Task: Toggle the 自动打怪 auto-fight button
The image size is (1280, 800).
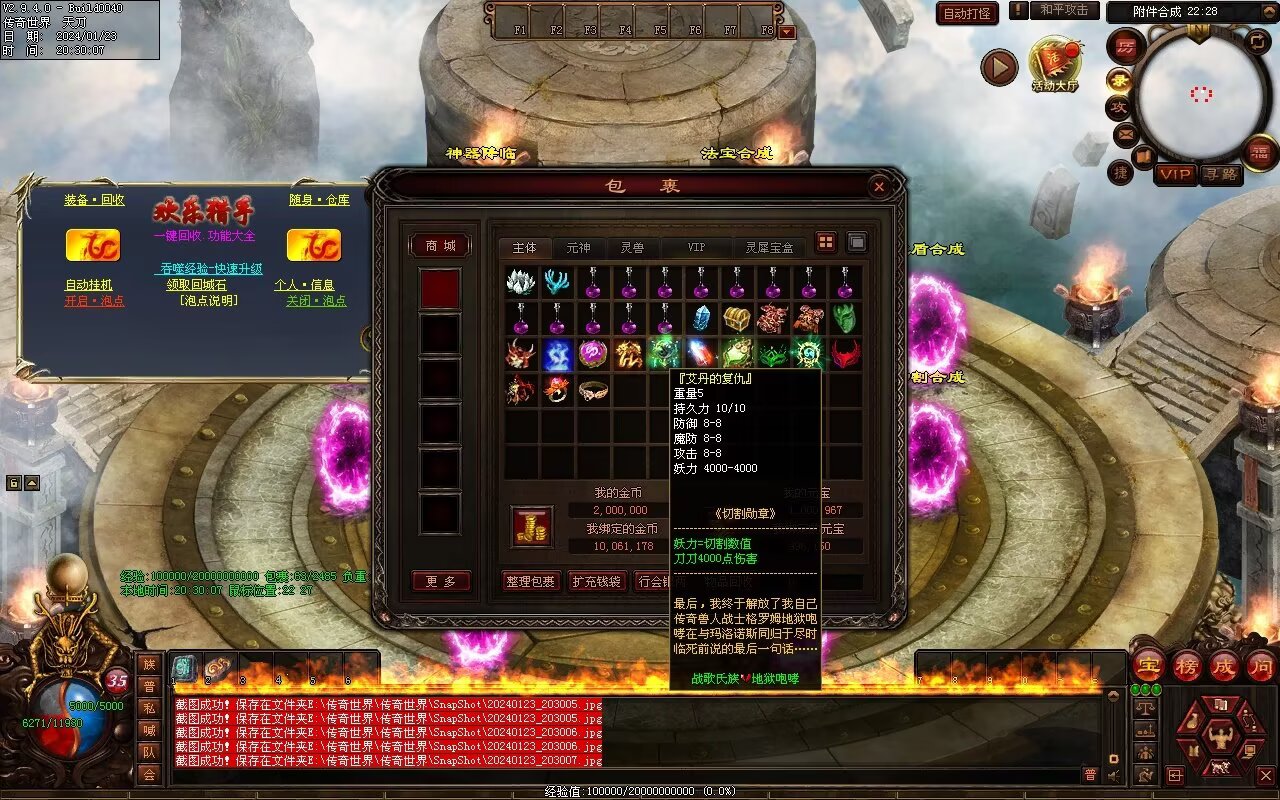Action: pos(967,13)
